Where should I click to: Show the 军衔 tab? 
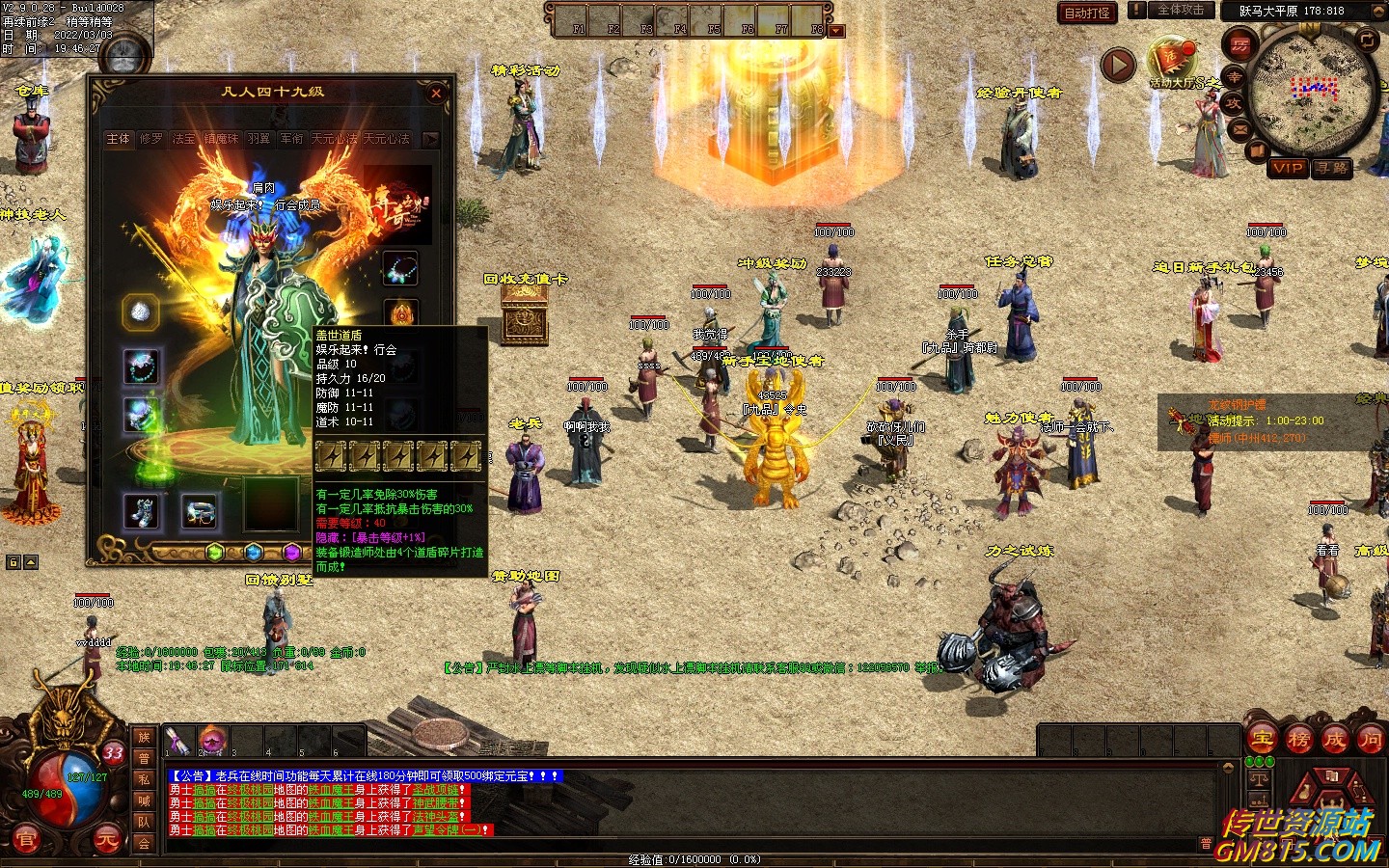point(291,139)
